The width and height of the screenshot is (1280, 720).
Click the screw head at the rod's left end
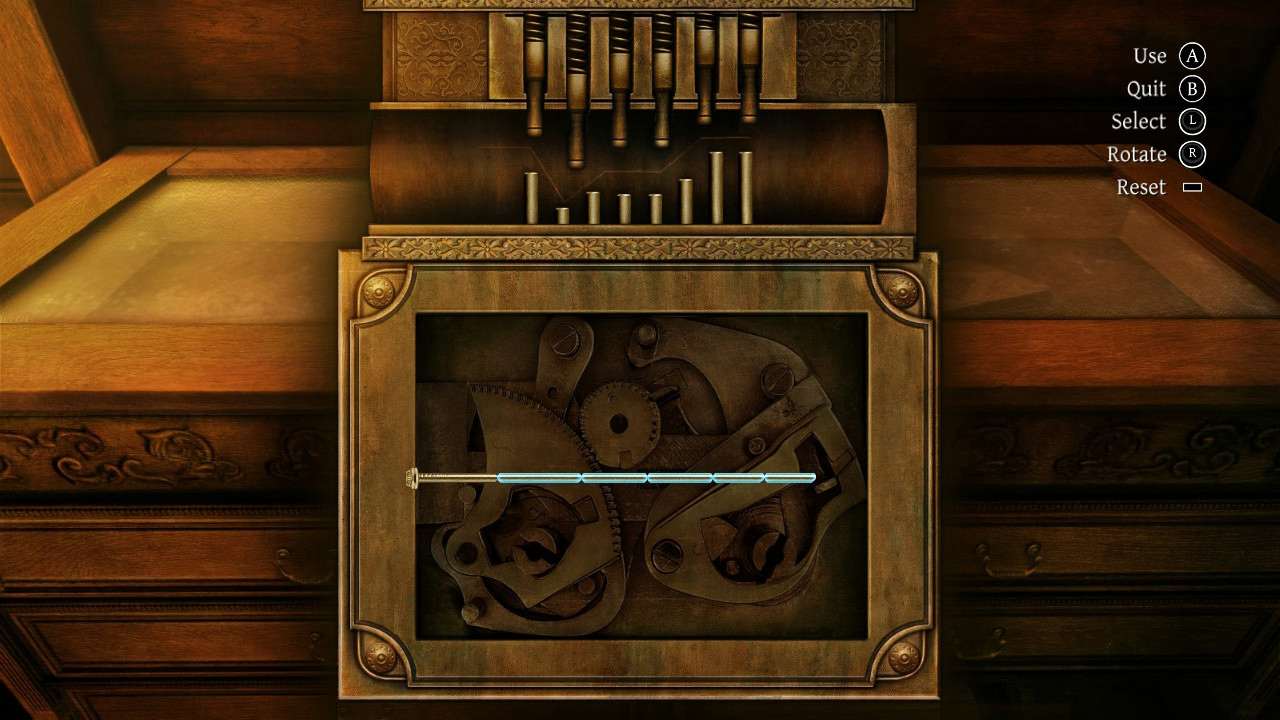coord(414,476)
